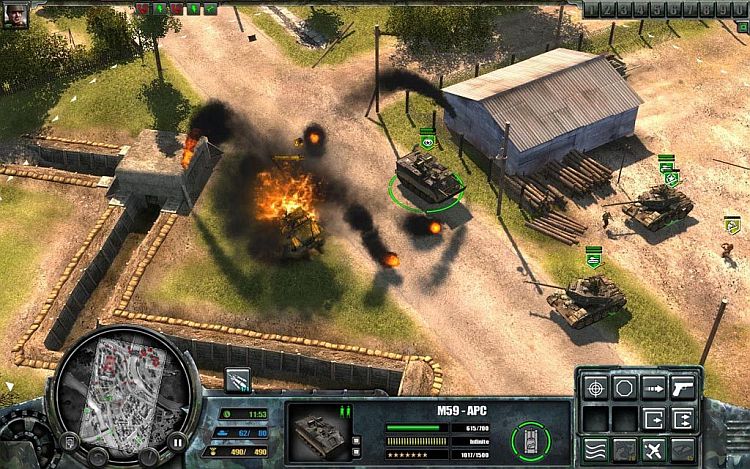750x469 pixels.
Task: Click the single-arrow unload passenger button
Action: [654, 417]
